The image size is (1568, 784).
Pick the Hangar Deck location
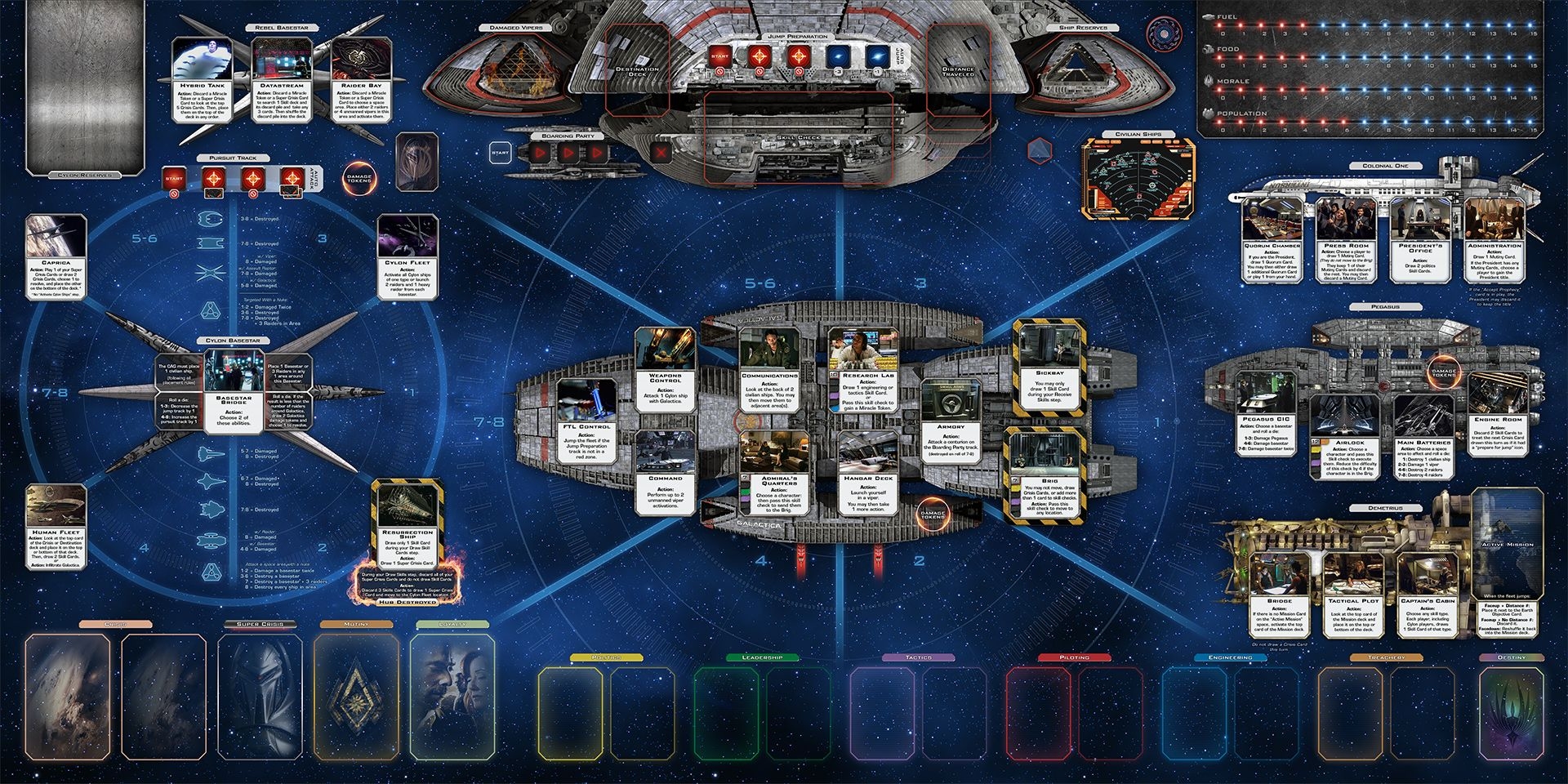[x=868, y=473]
